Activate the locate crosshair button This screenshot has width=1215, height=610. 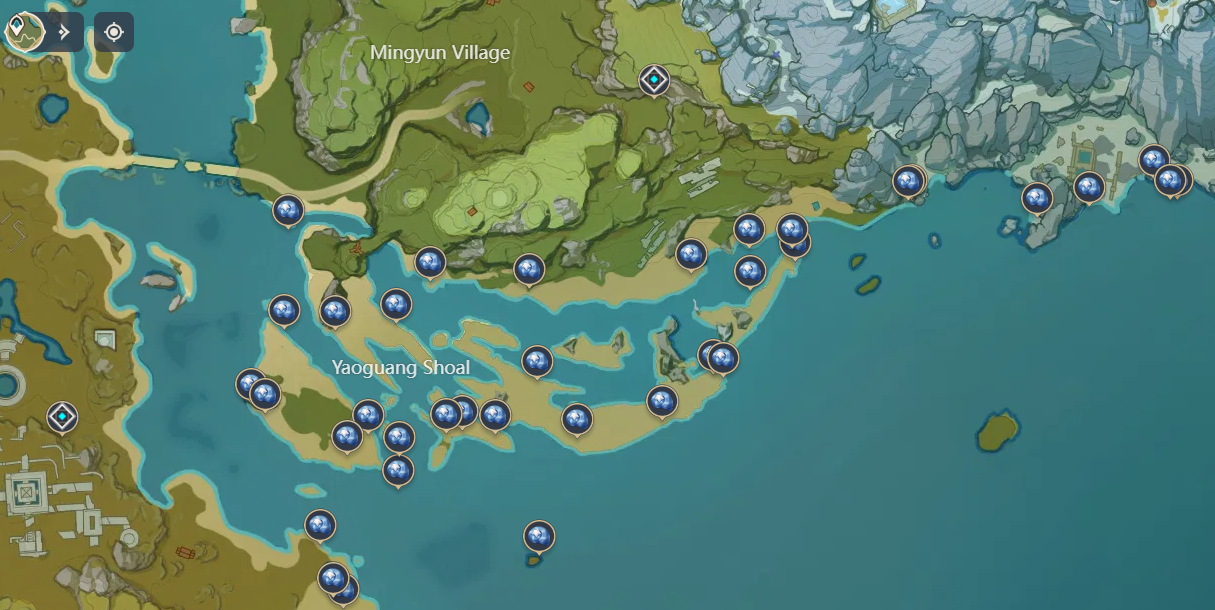tap(114, 32)
